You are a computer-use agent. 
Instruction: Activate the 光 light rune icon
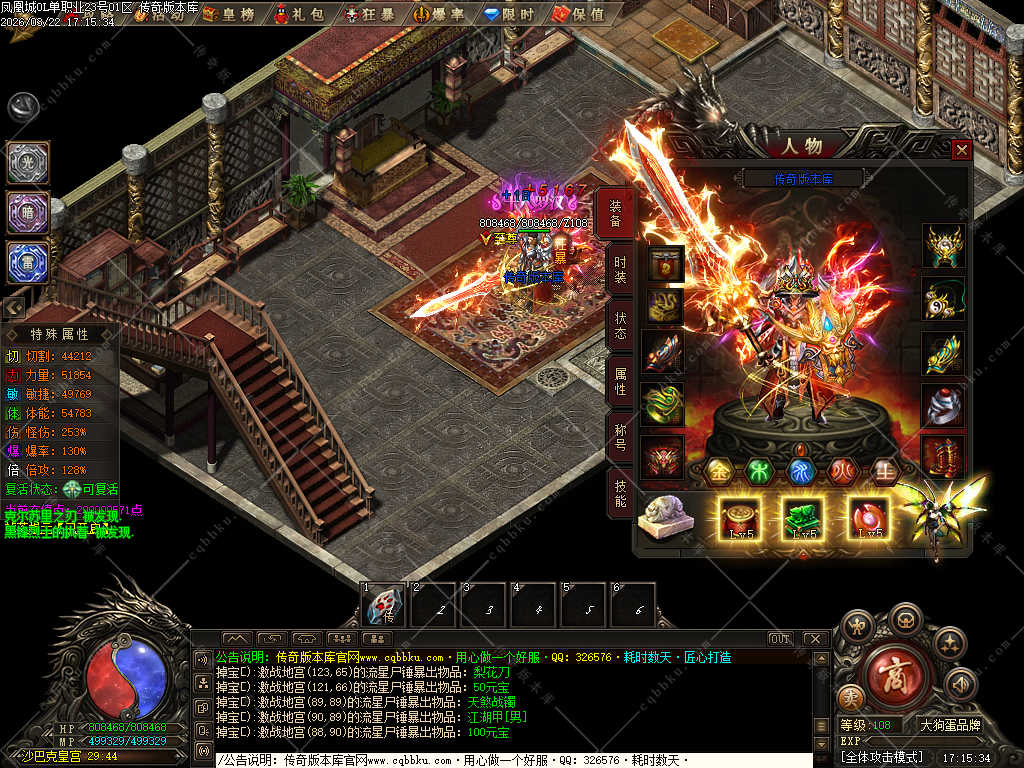pyautogui.click(x=28, y=162)
